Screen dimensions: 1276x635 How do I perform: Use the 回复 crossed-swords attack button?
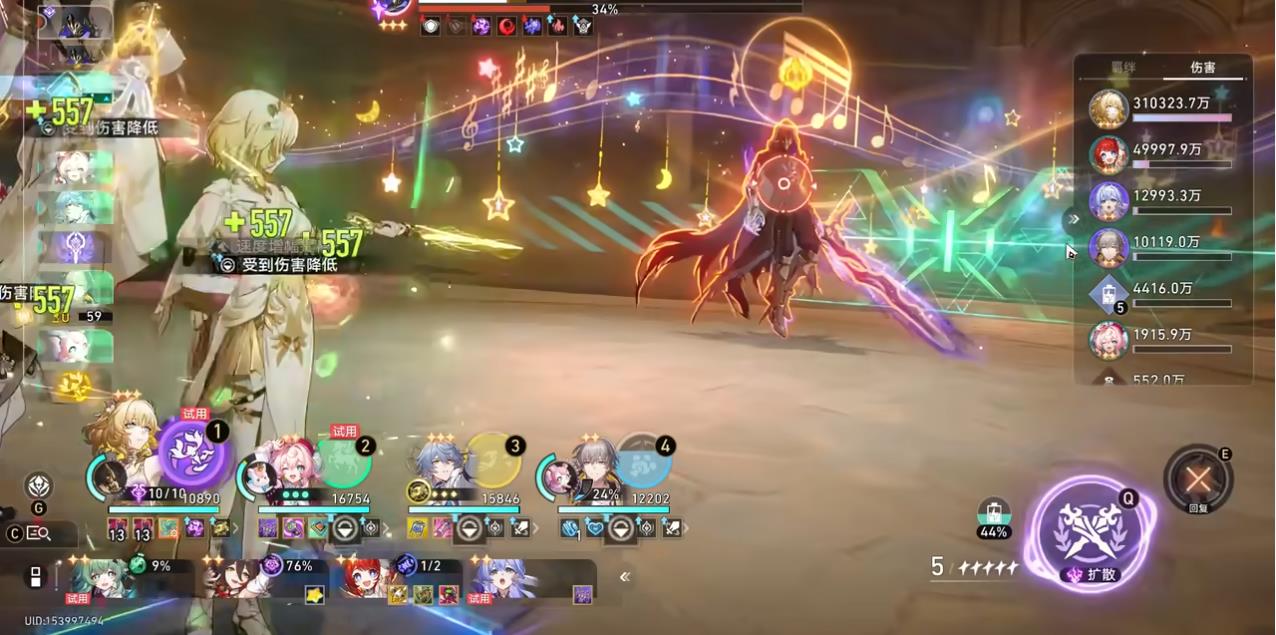tap(1197, 480)
